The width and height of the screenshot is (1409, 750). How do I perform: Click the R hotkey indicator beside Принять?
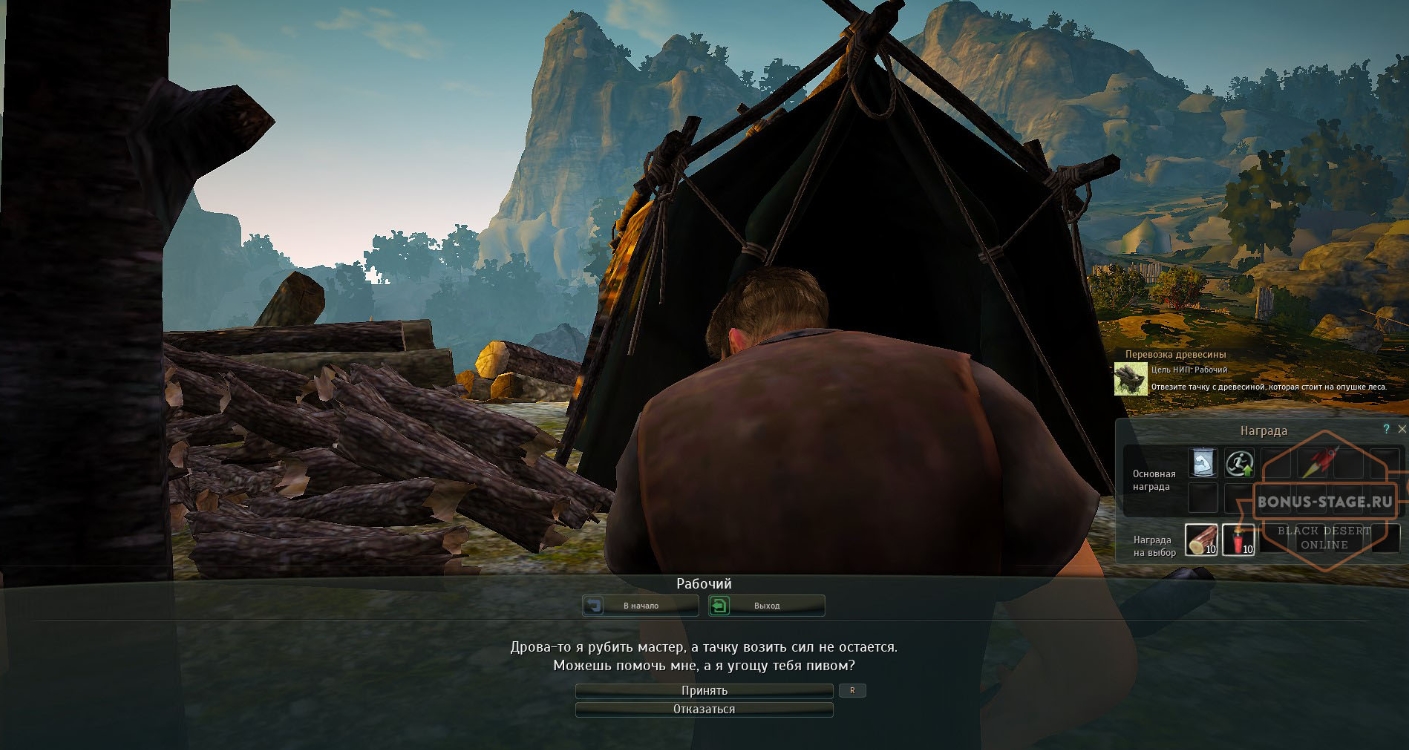click(851, 690)
